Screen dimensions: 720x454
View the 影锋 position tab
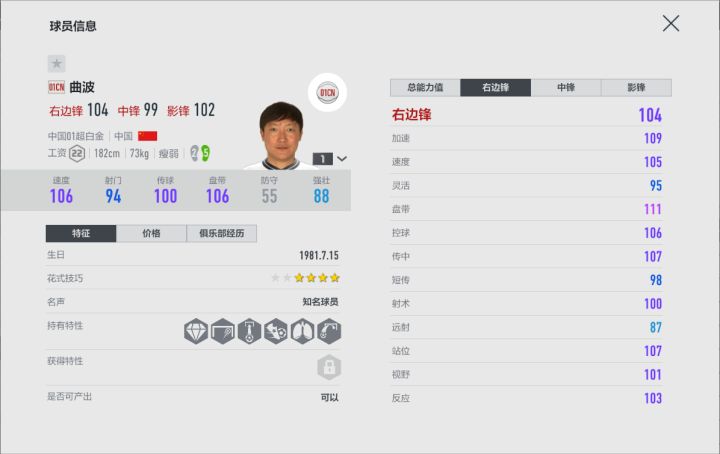pos(636,88)
